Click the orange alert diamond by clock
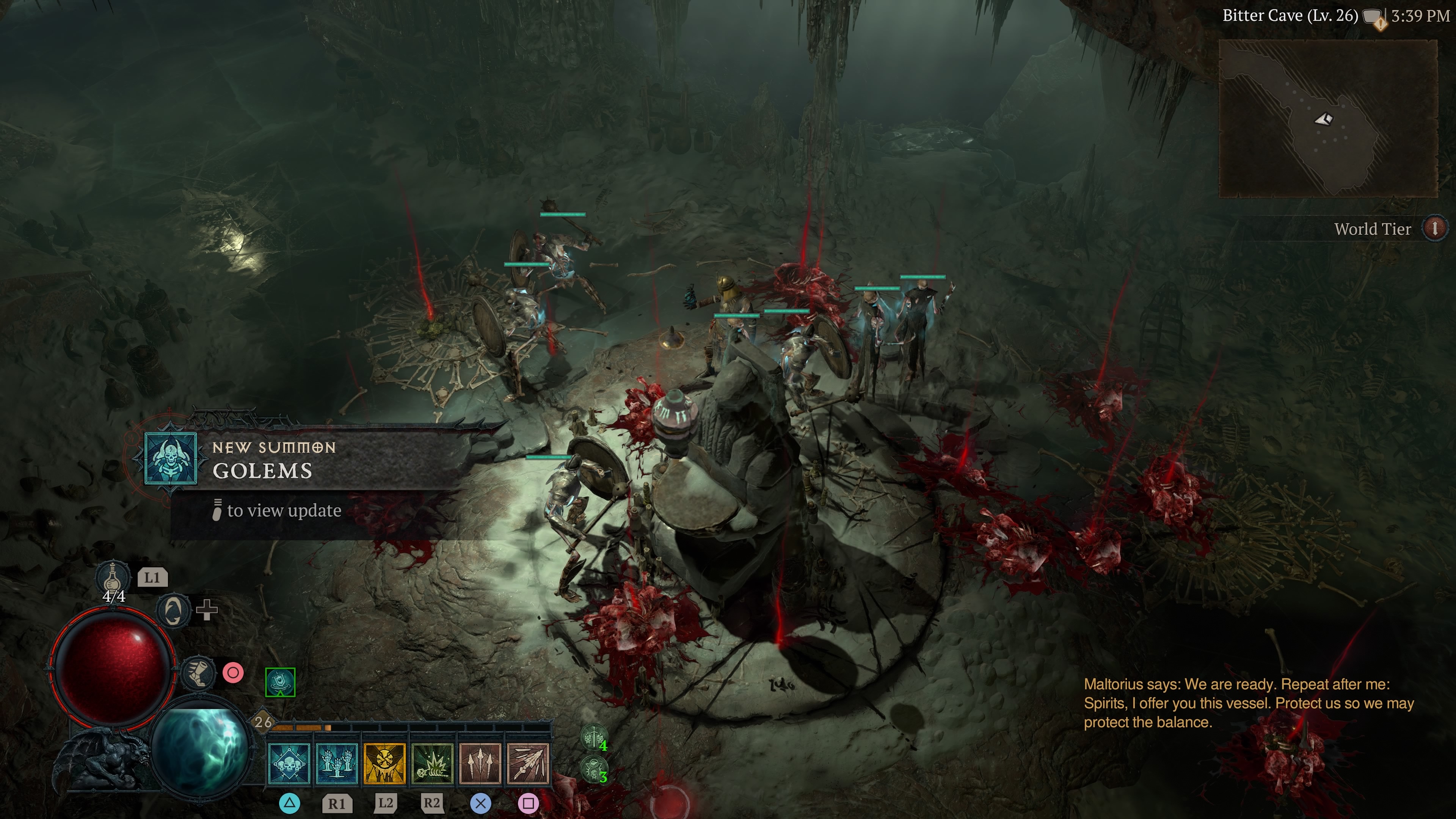 click(x=1381, y=24)
